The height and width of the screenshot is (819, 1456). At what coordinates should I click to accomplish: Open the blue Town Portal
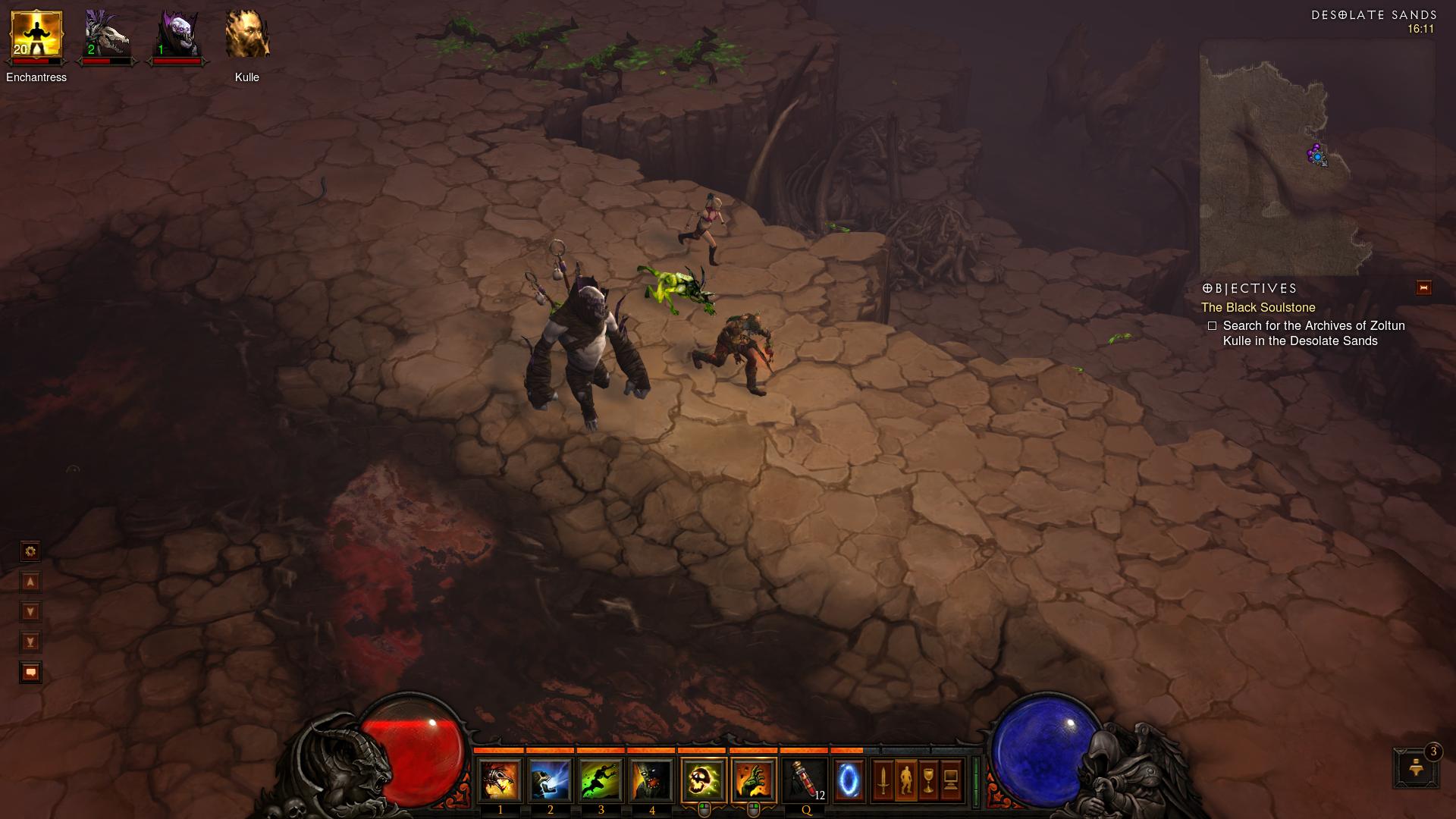pyautogui.click(x=849, y=780)
